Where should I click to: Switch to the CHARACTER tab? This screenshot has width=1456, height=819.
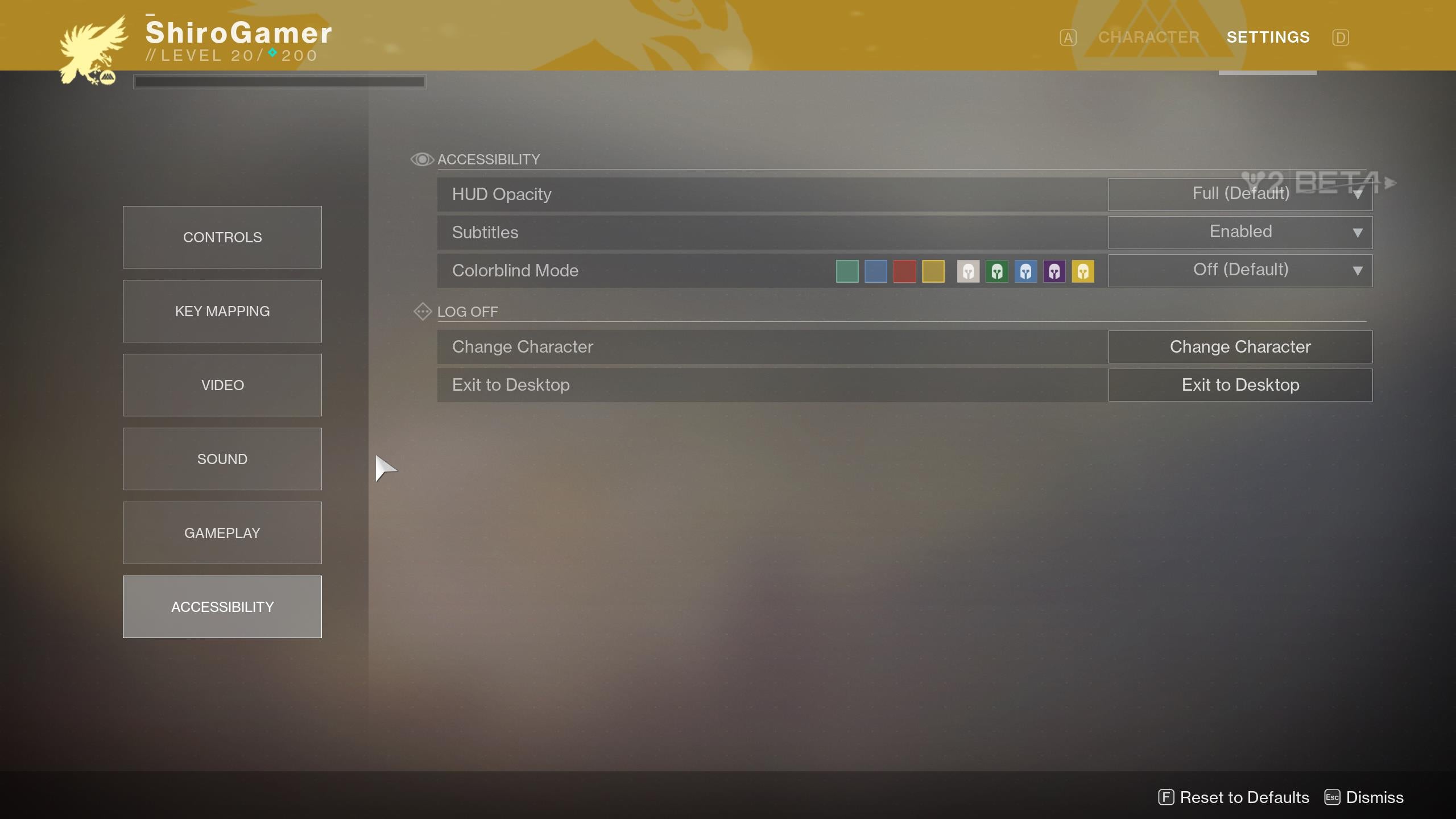1148,37
